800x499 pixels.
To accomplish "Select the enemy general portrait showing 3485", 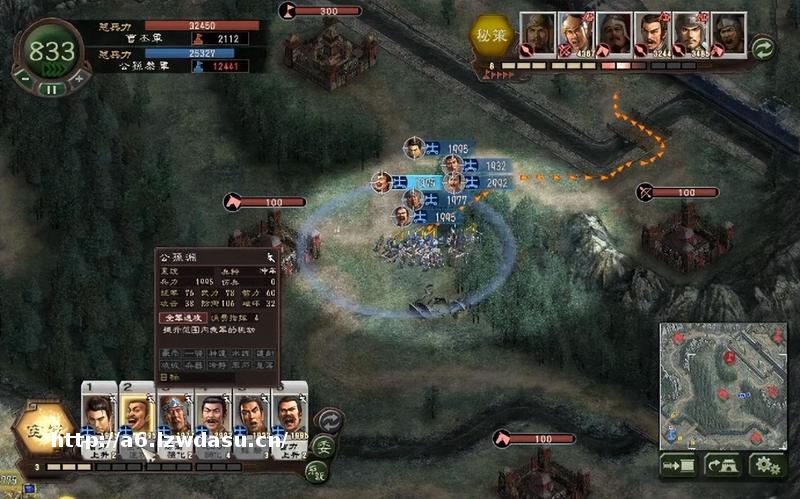I will (689, 35).
